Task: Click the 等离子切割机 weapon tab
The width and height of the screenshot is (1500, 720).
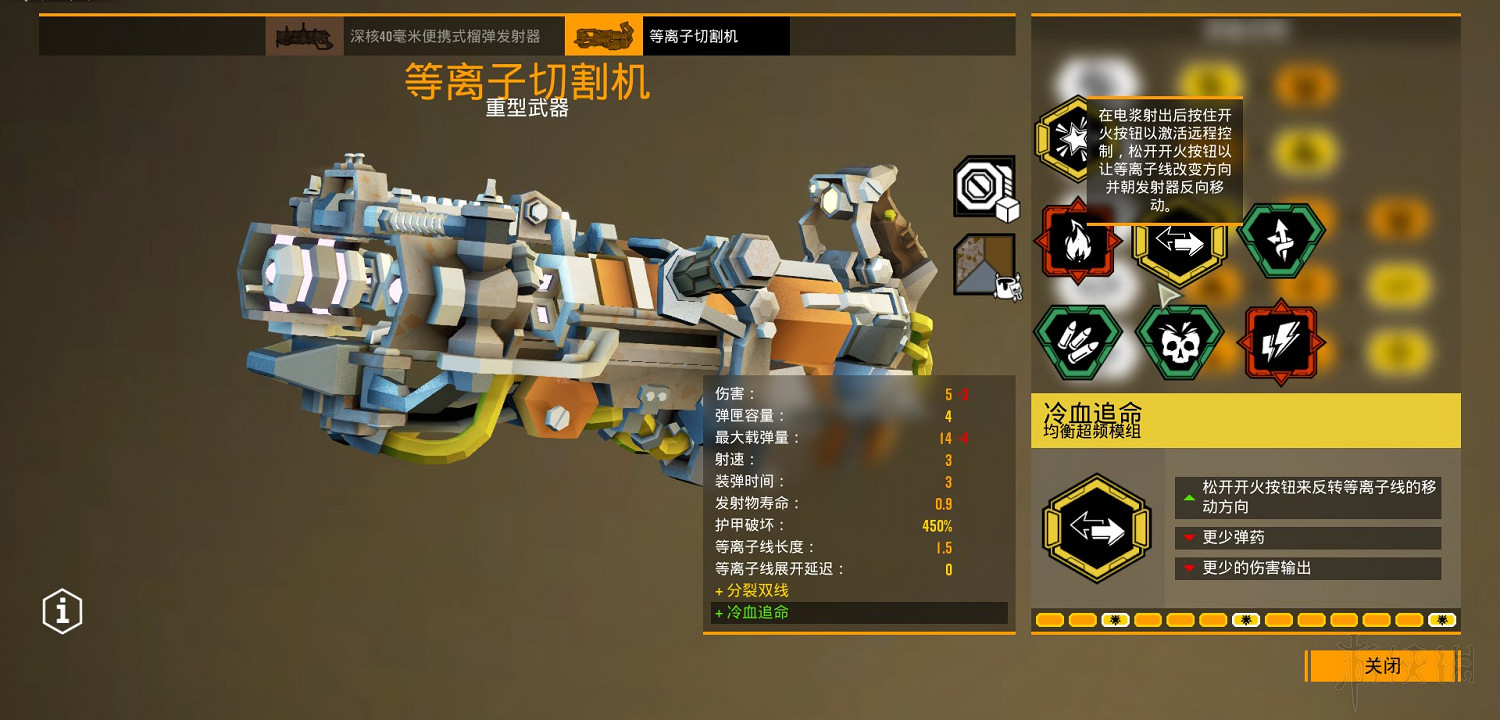Action: tap(705, 35)
